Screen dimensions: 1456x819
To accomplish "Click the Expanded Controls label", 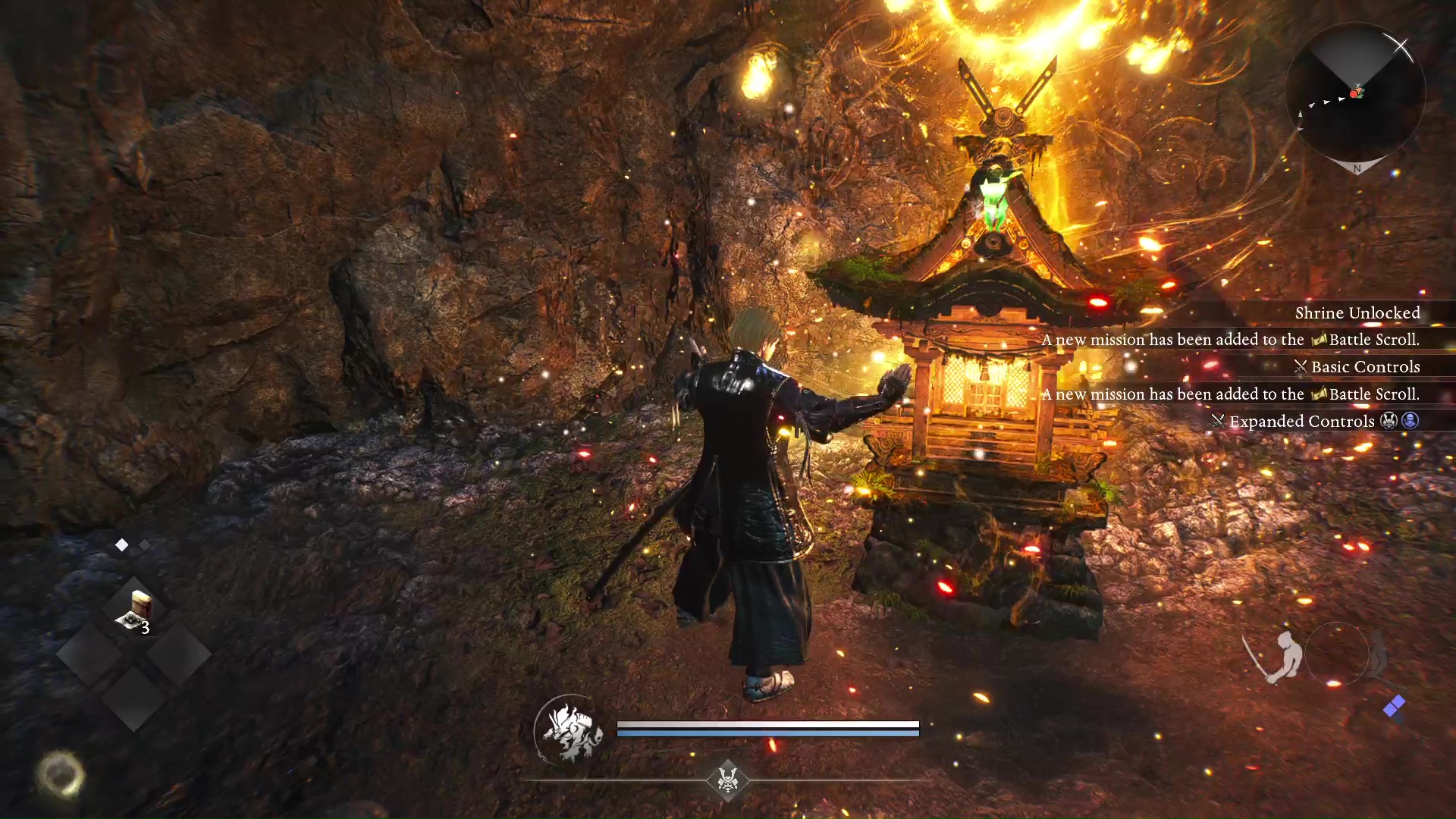I will pyautogui.click(x=1301, y=422).
